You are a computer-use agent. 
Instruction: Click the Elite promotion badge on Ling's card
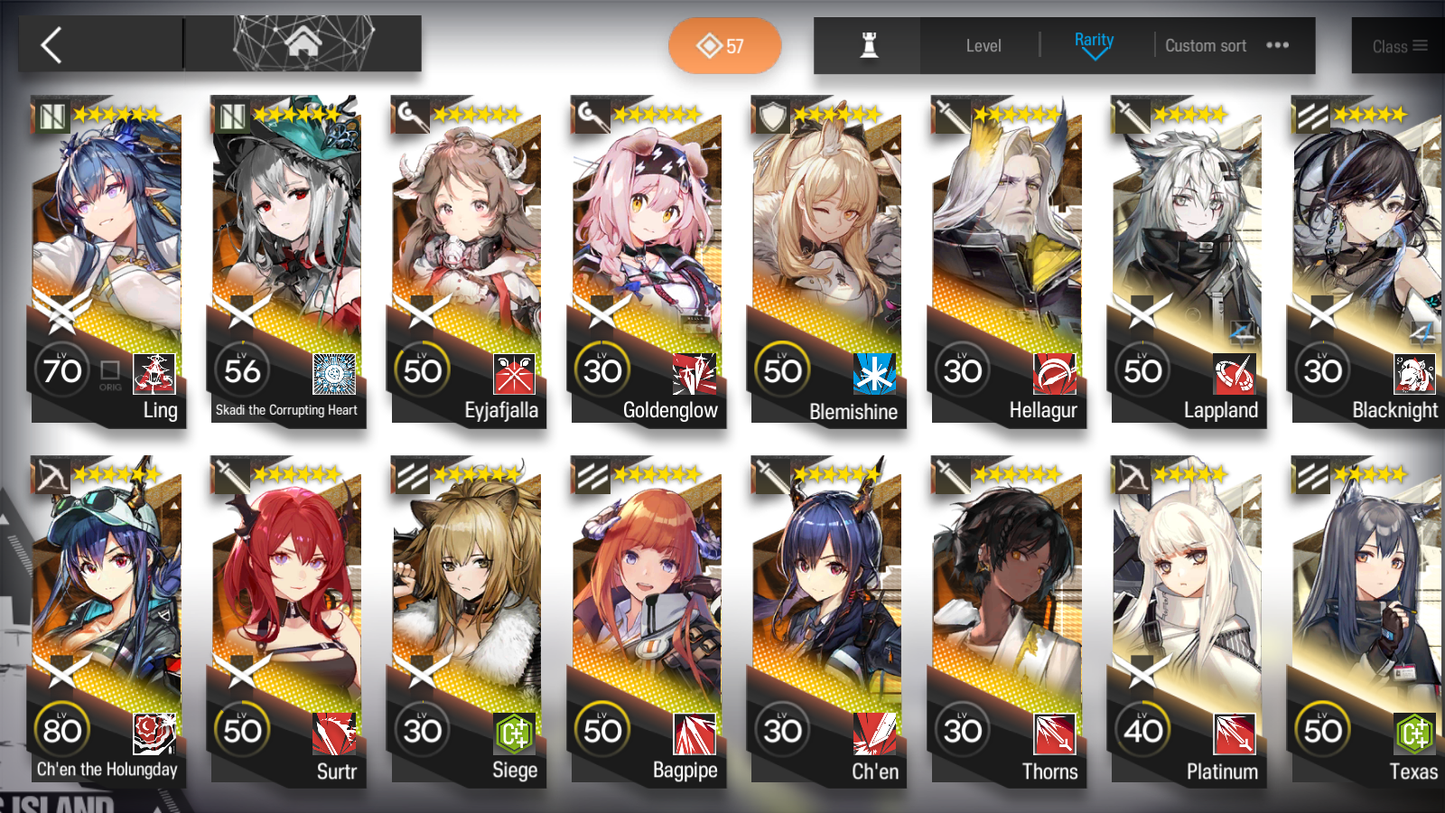62,311
